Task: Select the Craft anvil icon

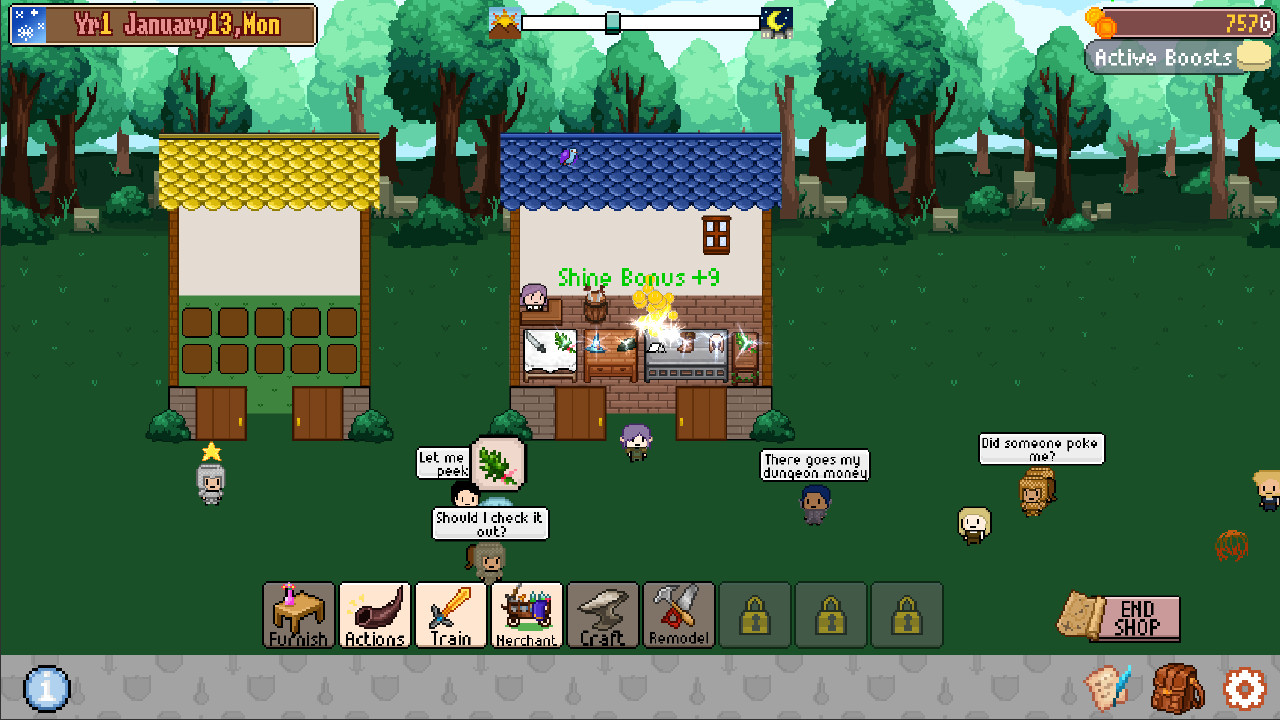Action: coord(601,615)
